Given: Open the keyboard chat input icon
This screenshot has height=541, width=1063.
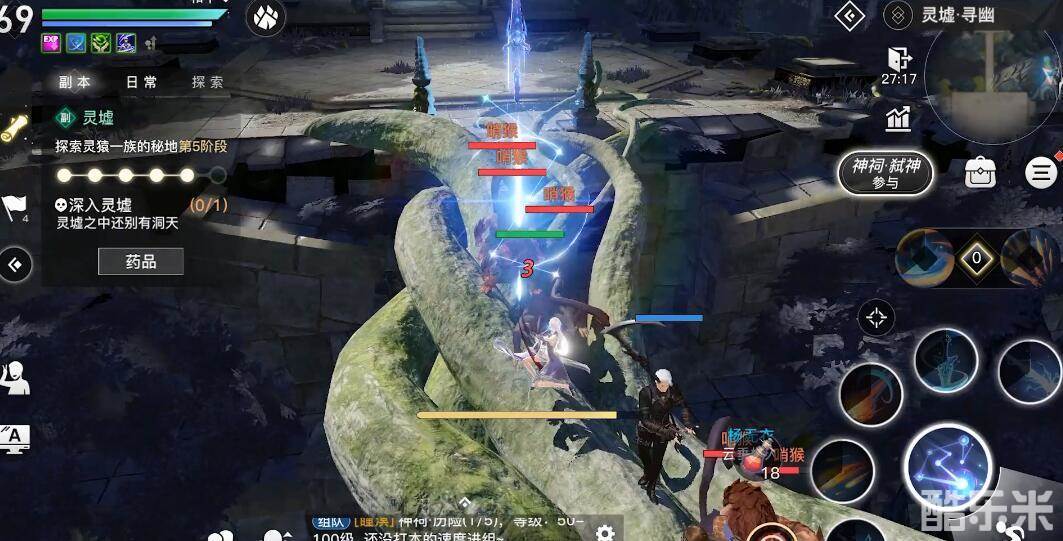Looking at the screenshot, I should (15, 437).
